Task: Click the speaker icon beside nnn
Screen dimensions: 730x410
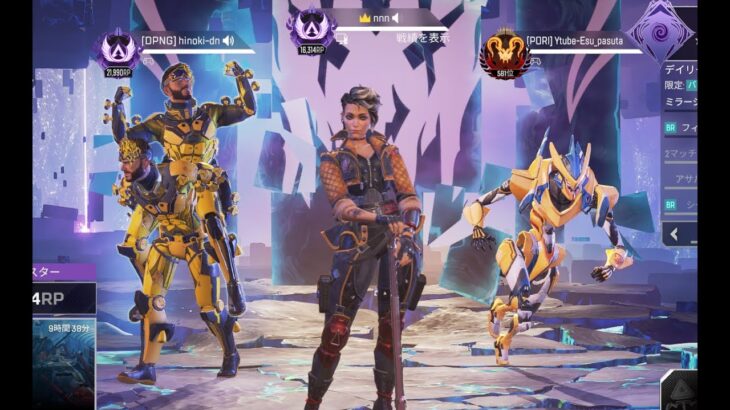Action: point(396,18)
